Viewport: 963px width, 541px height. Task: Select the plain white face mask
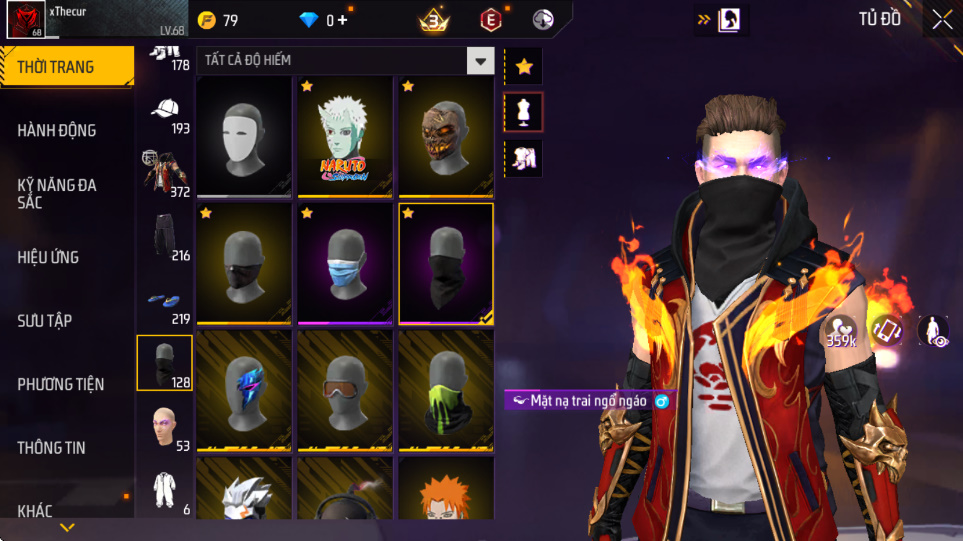[244, 137]
